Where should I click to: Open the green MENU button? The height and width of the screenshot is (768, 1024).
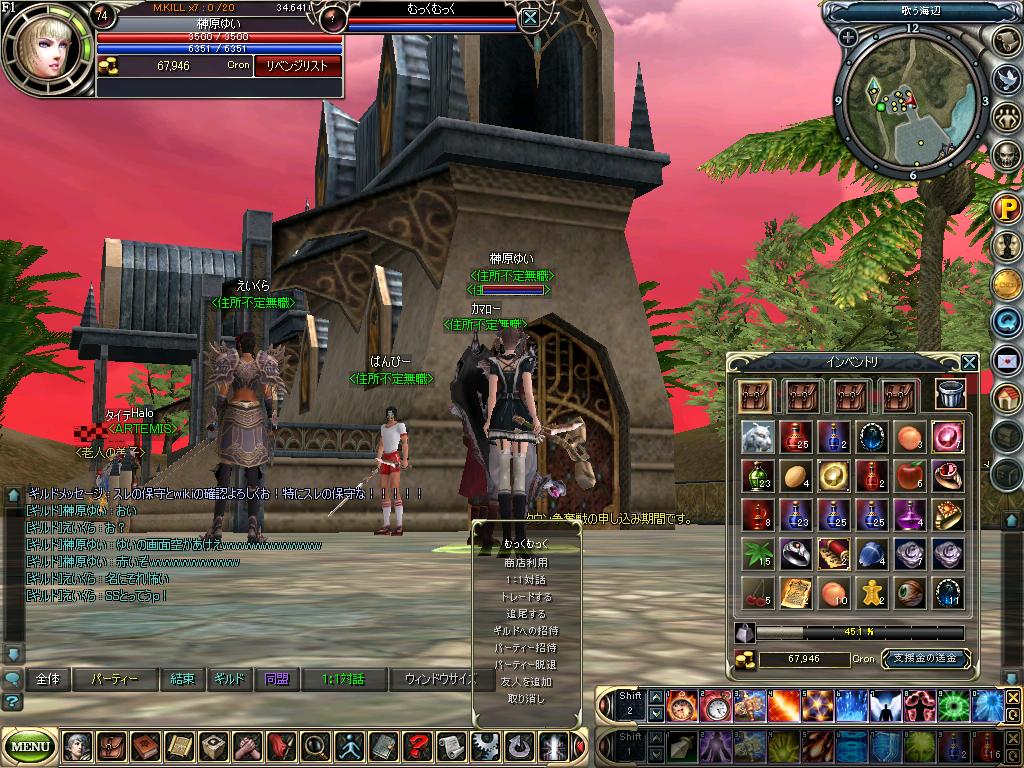(30, 746)
